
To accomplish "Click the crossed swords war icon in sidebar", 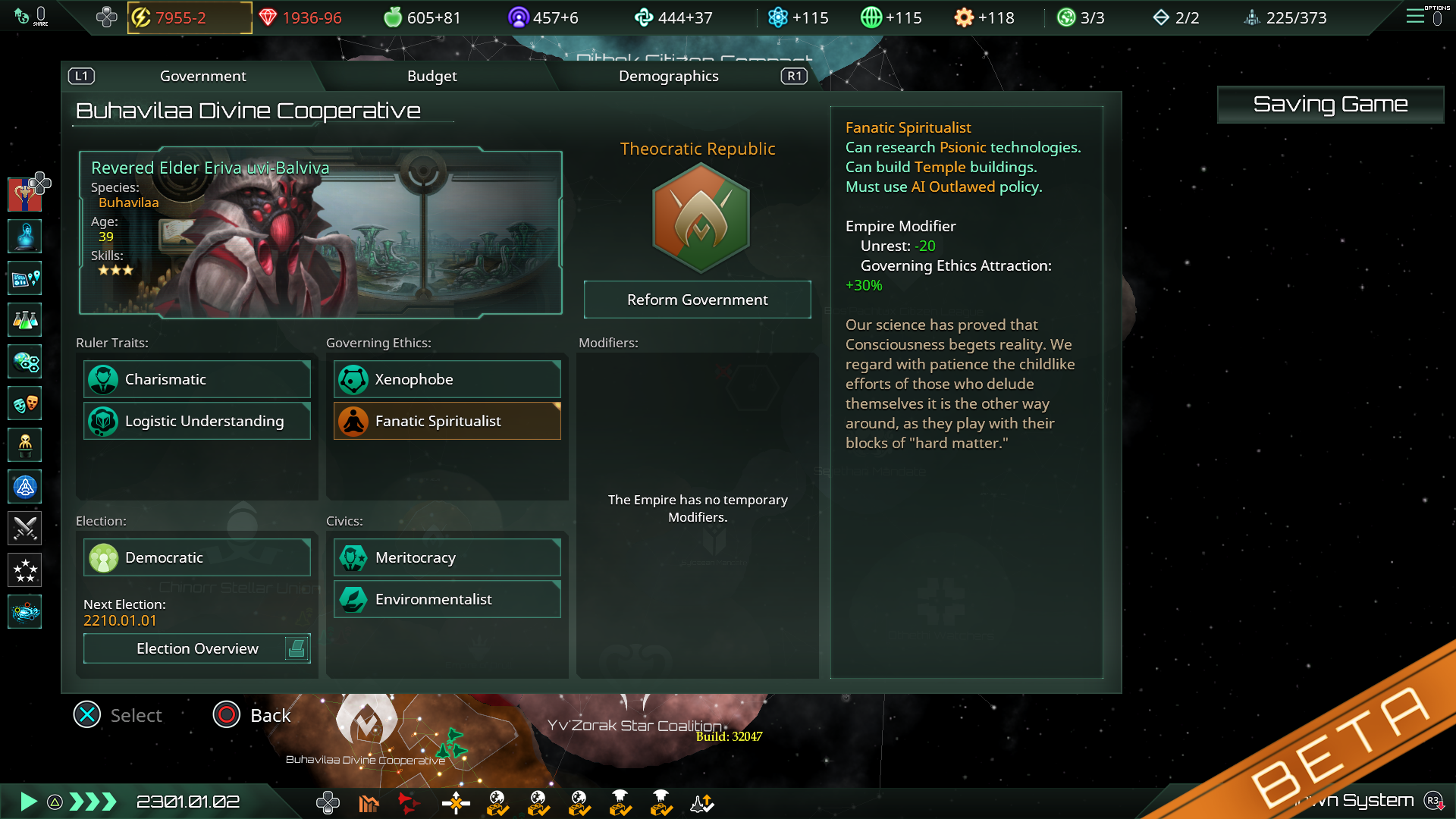I will 24,529.
